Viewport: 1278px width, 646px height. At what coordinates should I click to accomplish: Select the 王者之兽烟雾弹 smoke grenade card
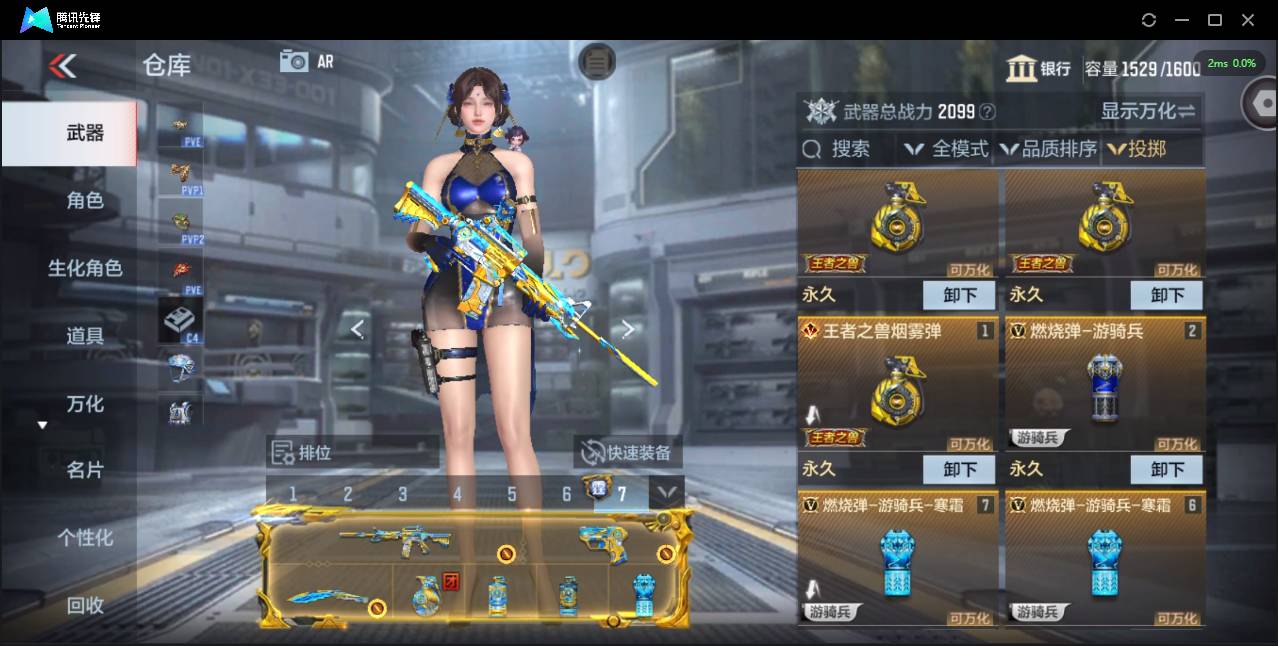[897, 385]
